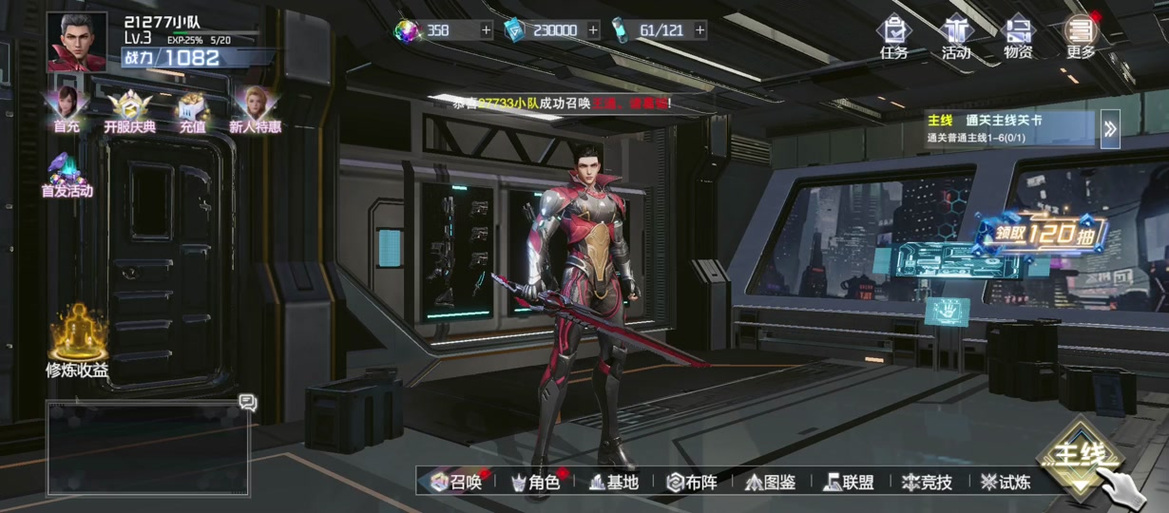Go to the 基地 base screen
Image resolution: width=1169 pixels, height=513 pixels.
pos(613,482)
